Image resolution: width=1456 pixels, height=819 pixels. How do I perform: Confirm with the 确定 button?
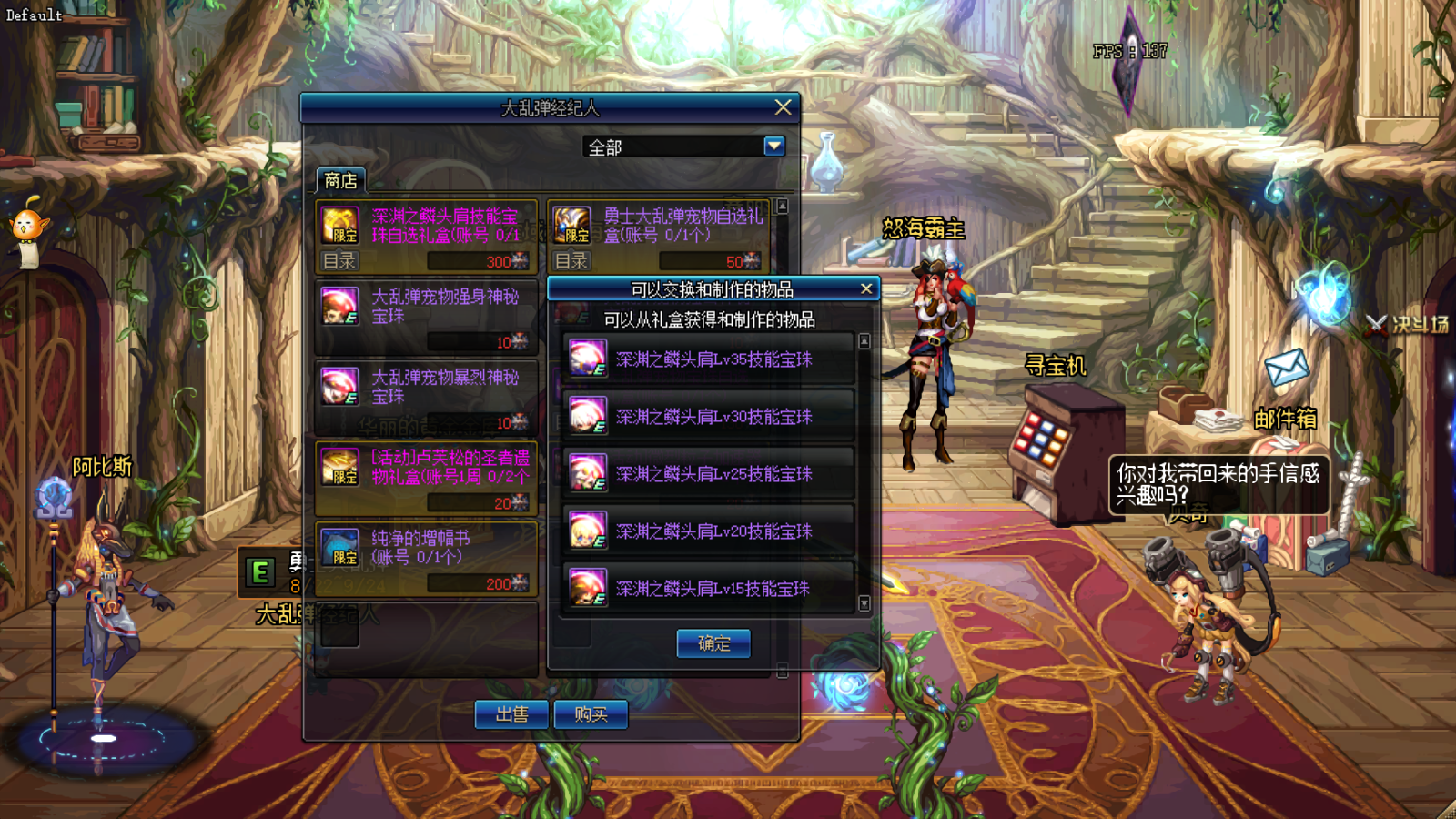tap(713, 643)
